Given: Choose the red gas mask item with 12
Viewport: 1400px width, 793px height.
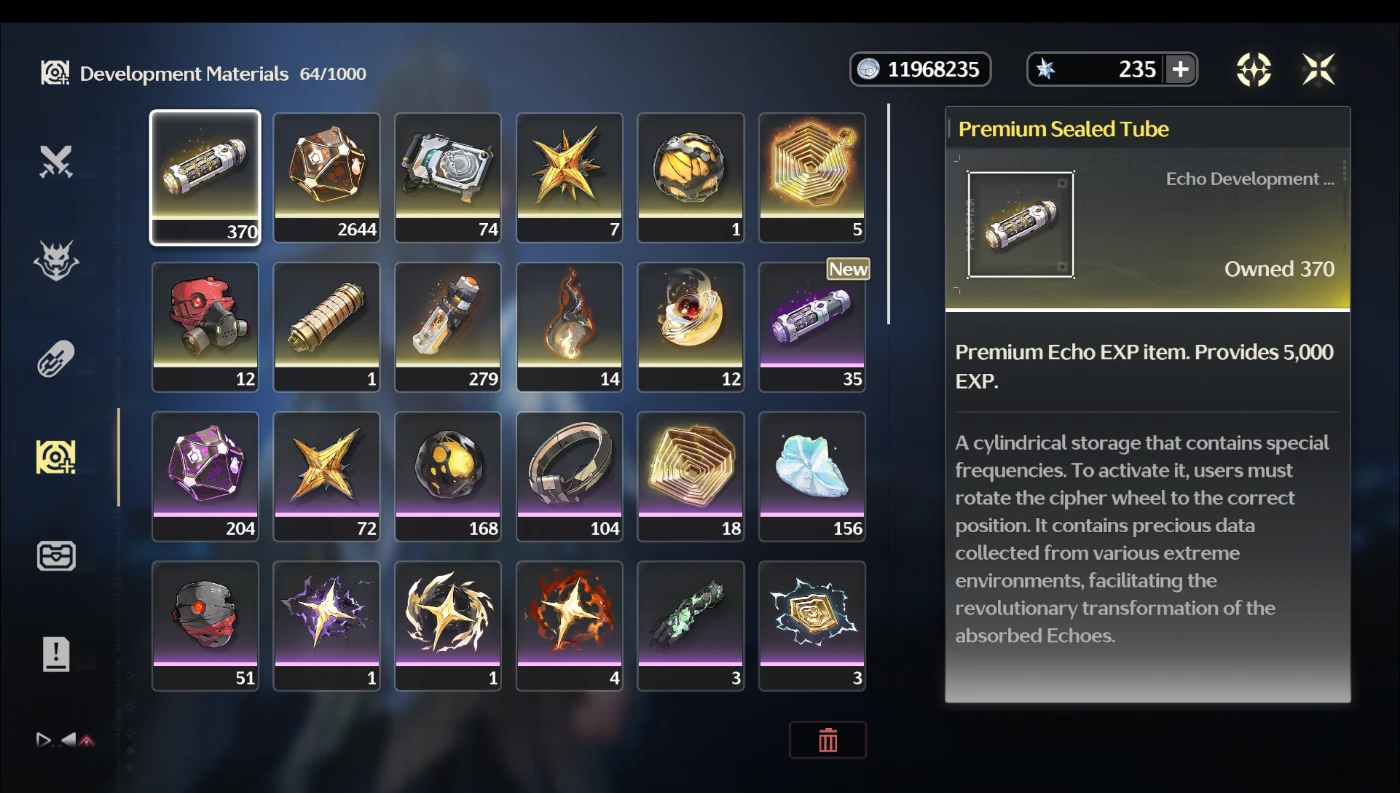Looking at the screenshot, I should coord(205,326).
